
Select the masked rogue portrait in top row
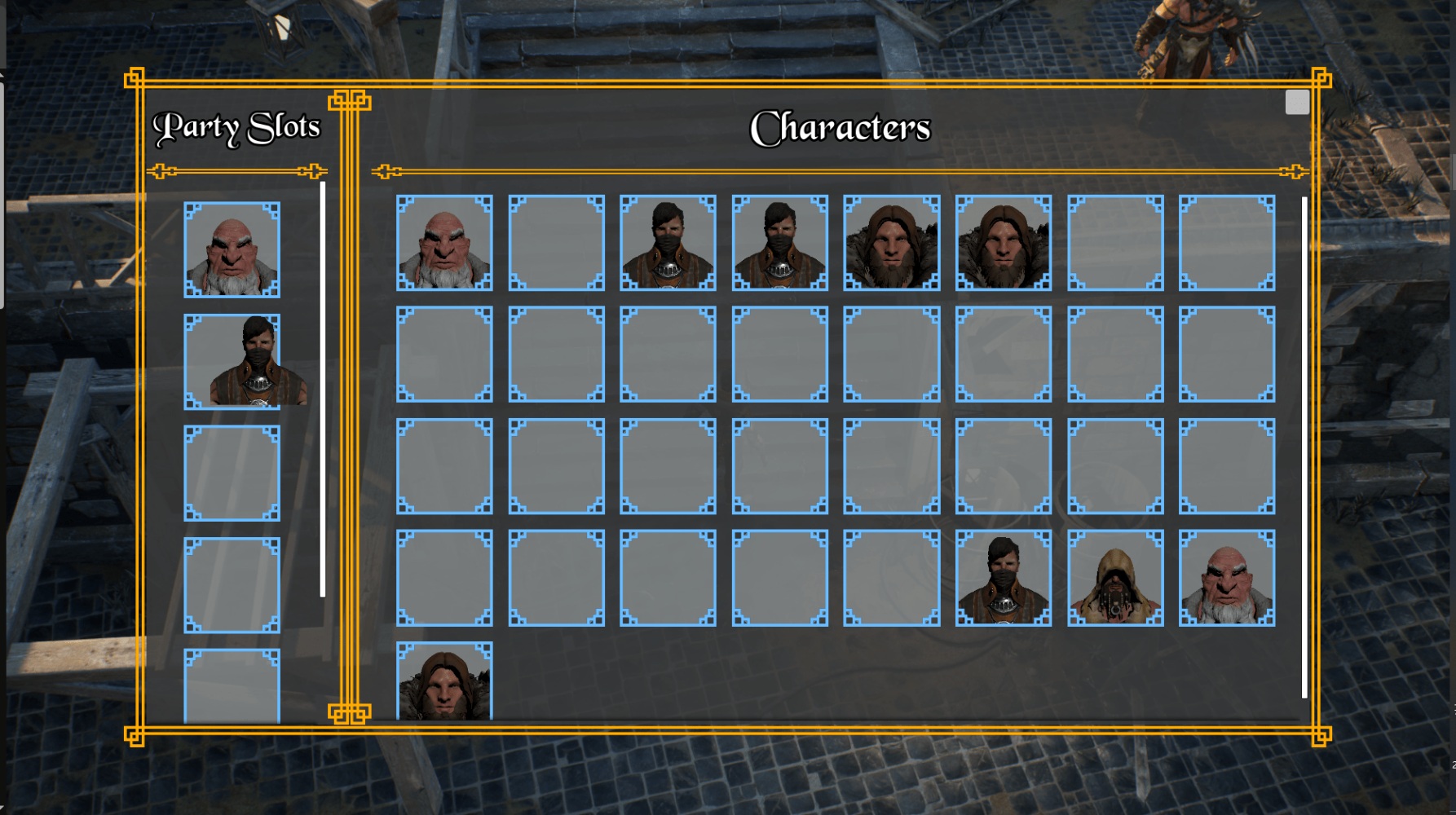tap(666, 243)
